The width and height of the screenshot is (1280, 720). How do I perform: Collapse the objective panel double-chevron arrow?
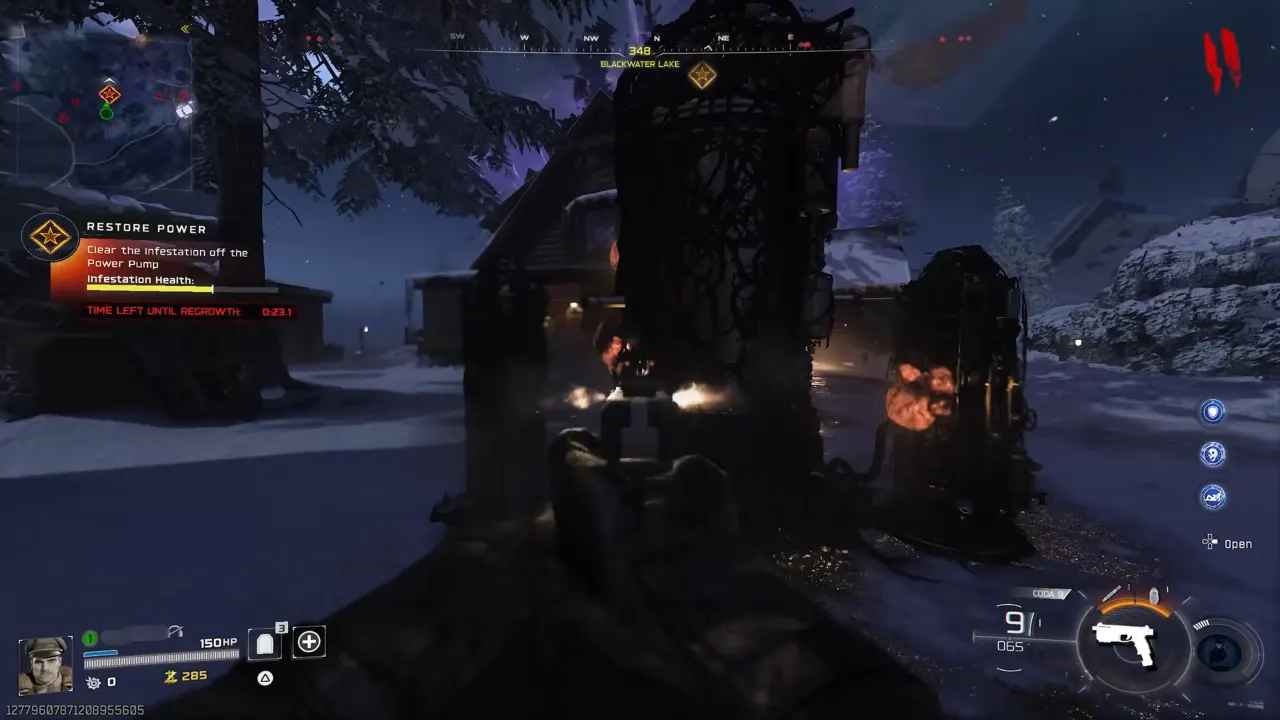click(x=186, y=28)
